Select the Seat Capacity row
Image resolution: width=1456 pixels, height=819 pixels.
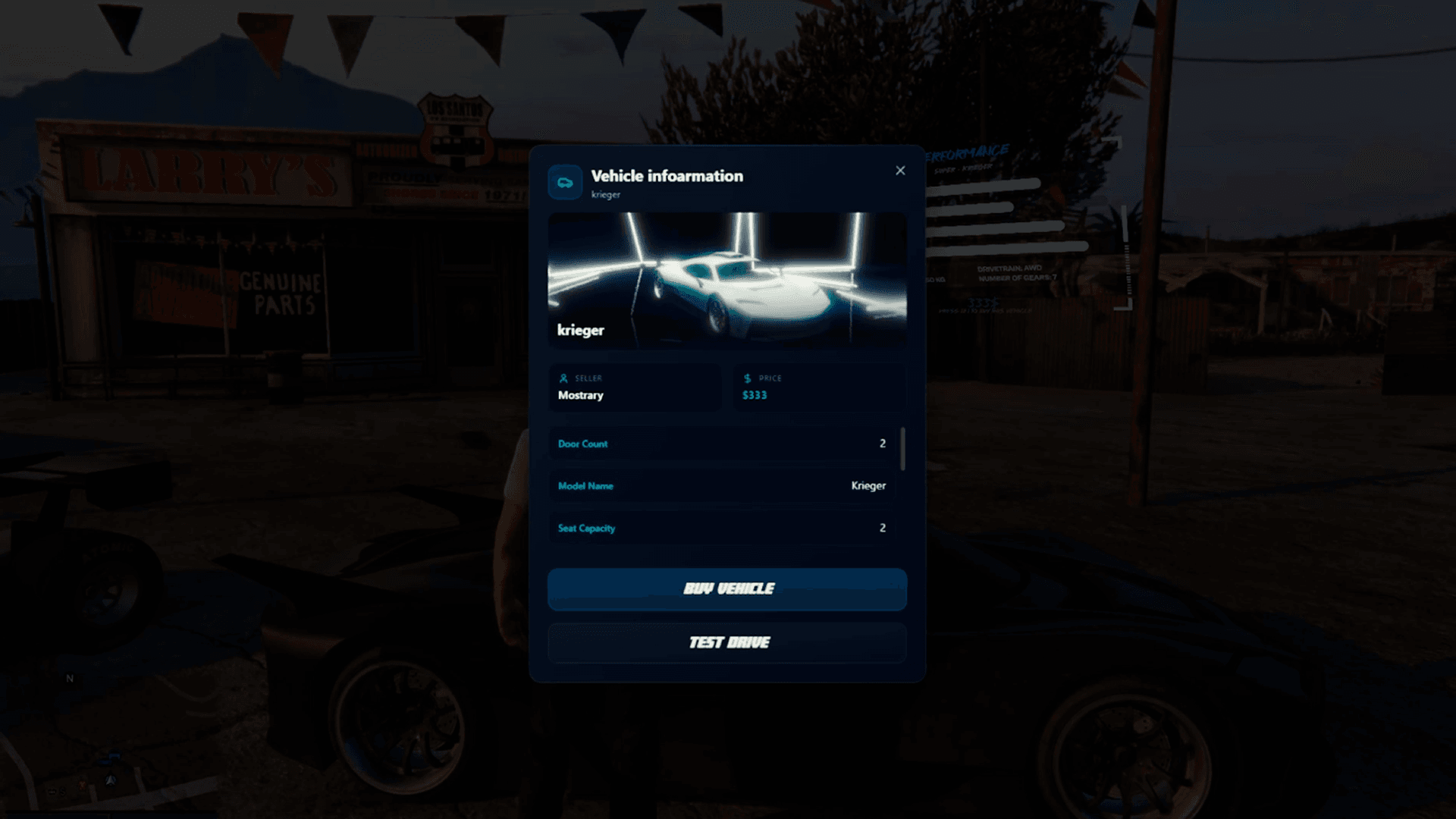(x=720, y=528)
